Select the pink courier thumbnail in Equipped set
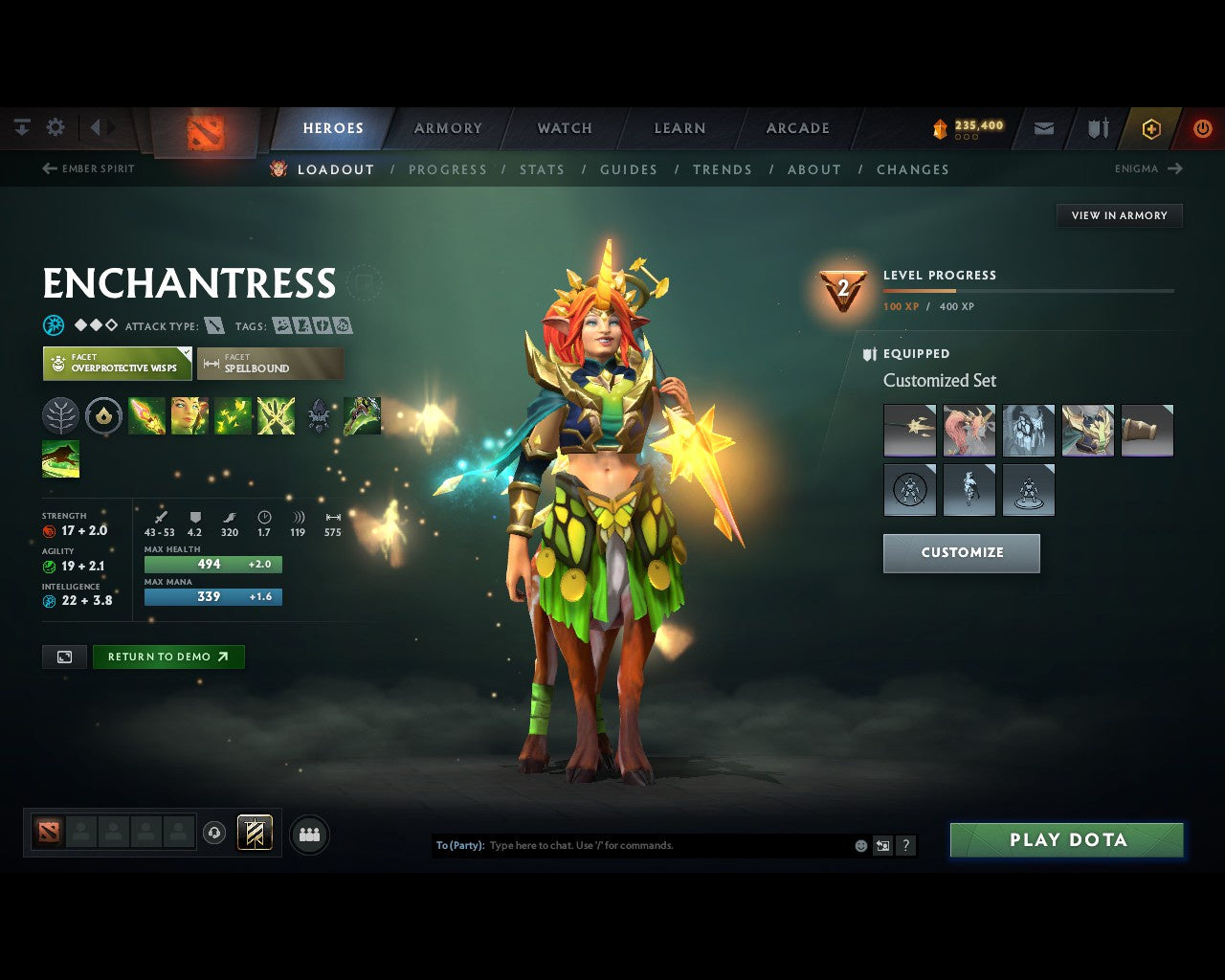This screenshot has width=1225, height=980. pos(969,430)
